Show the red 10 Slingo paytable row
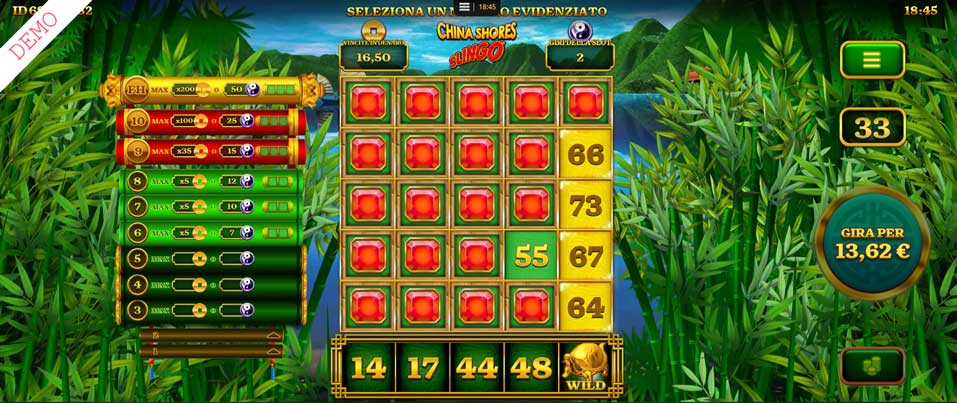957x403 pixels. point(210,121)
